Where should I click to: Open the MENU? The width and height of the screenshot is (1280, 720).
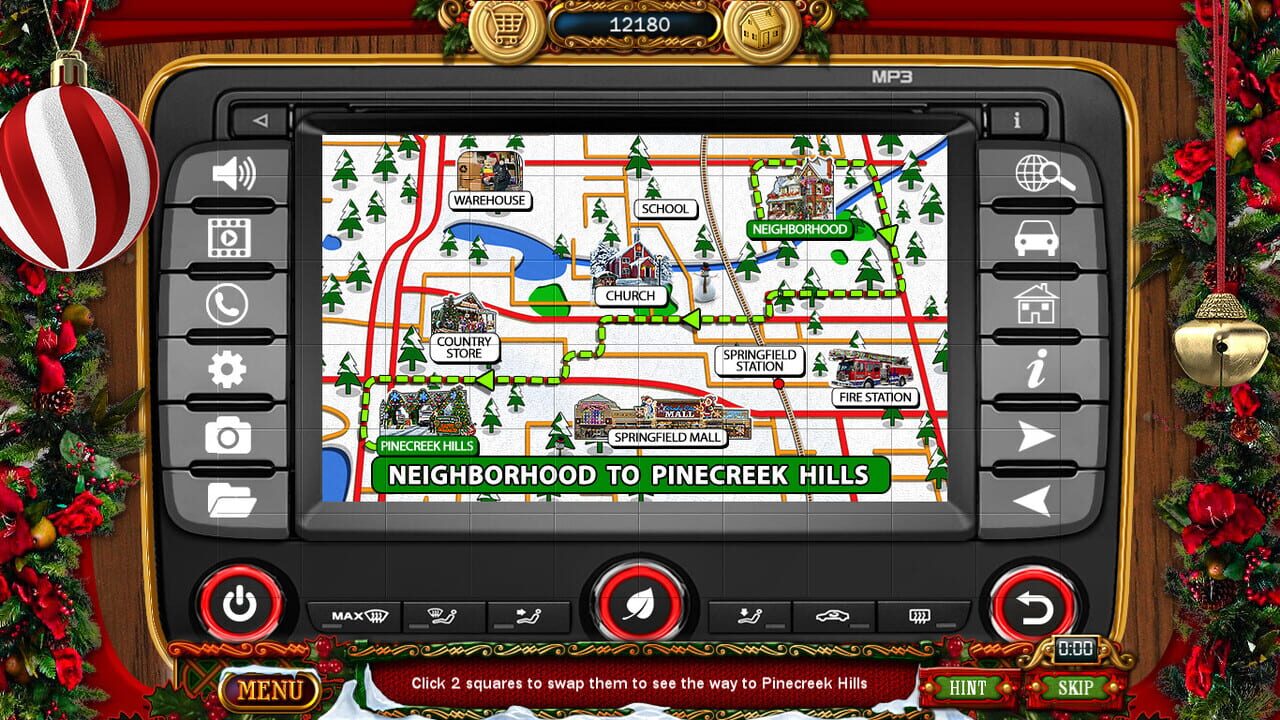pyautogui.click(x=272, y=689)
